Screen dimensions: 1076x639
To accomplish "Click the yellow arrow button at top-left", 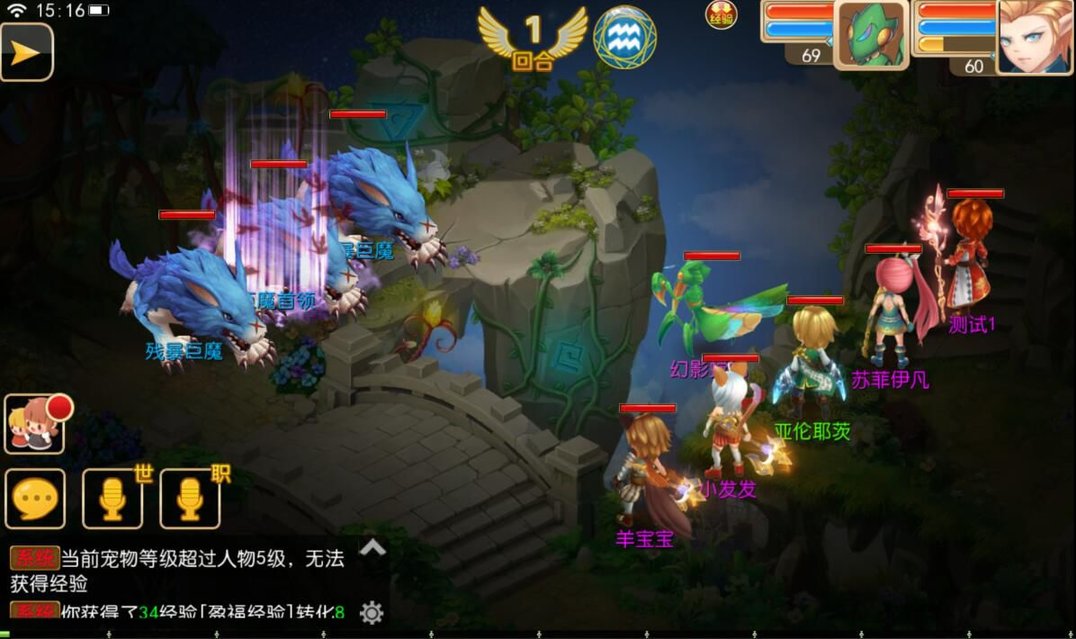I will coord(25,52).
